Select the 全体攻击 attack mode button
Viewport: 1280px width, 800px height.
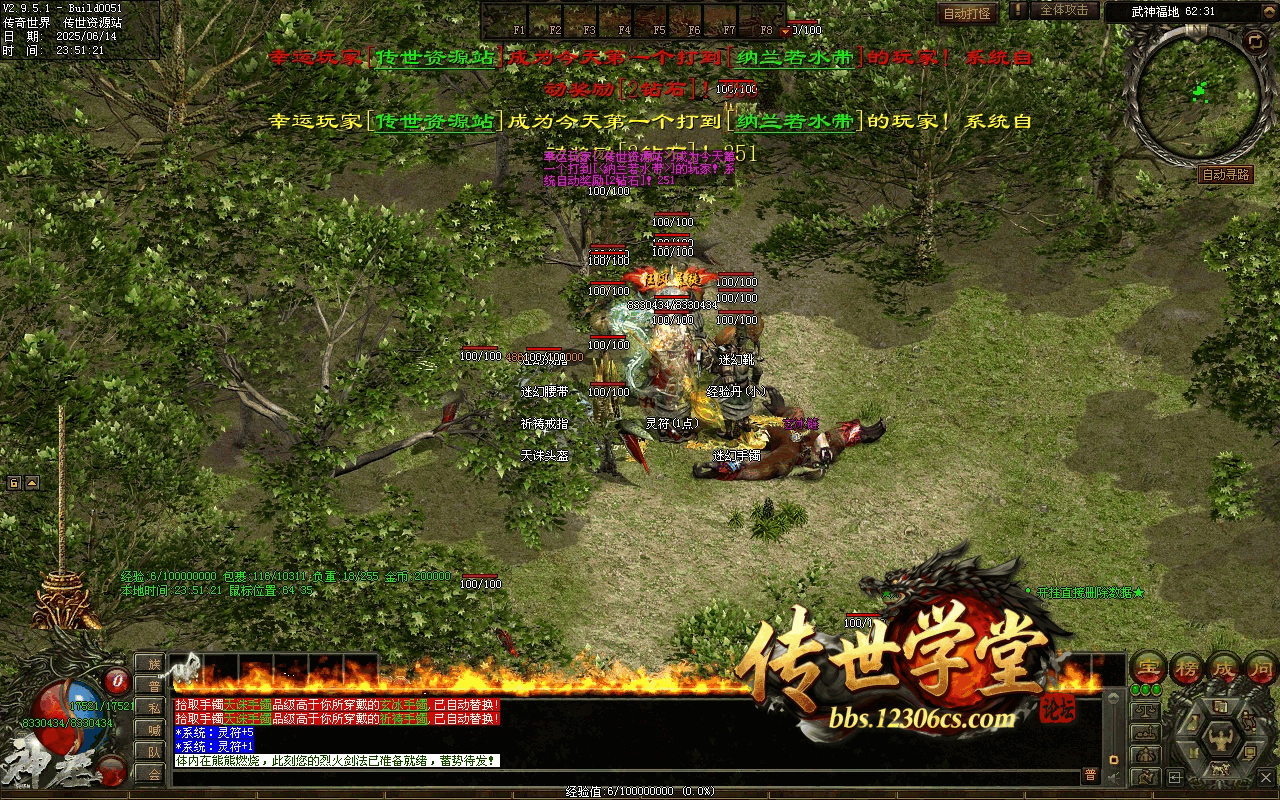point(1064,10)
